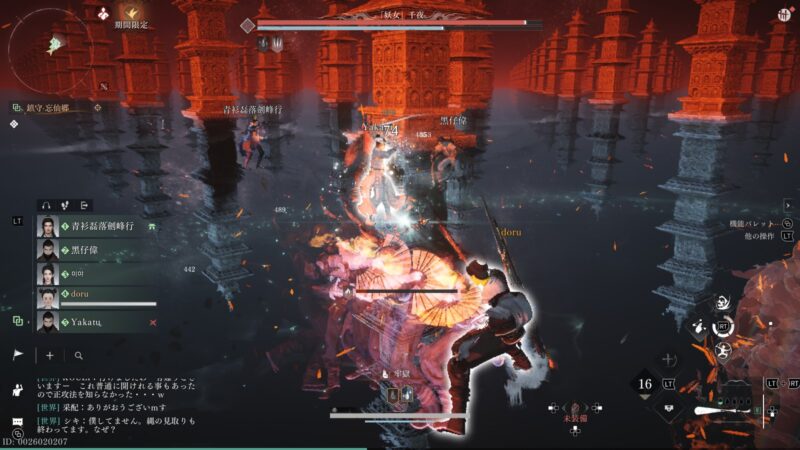Click the leave party exit icon

coord(85,206)
